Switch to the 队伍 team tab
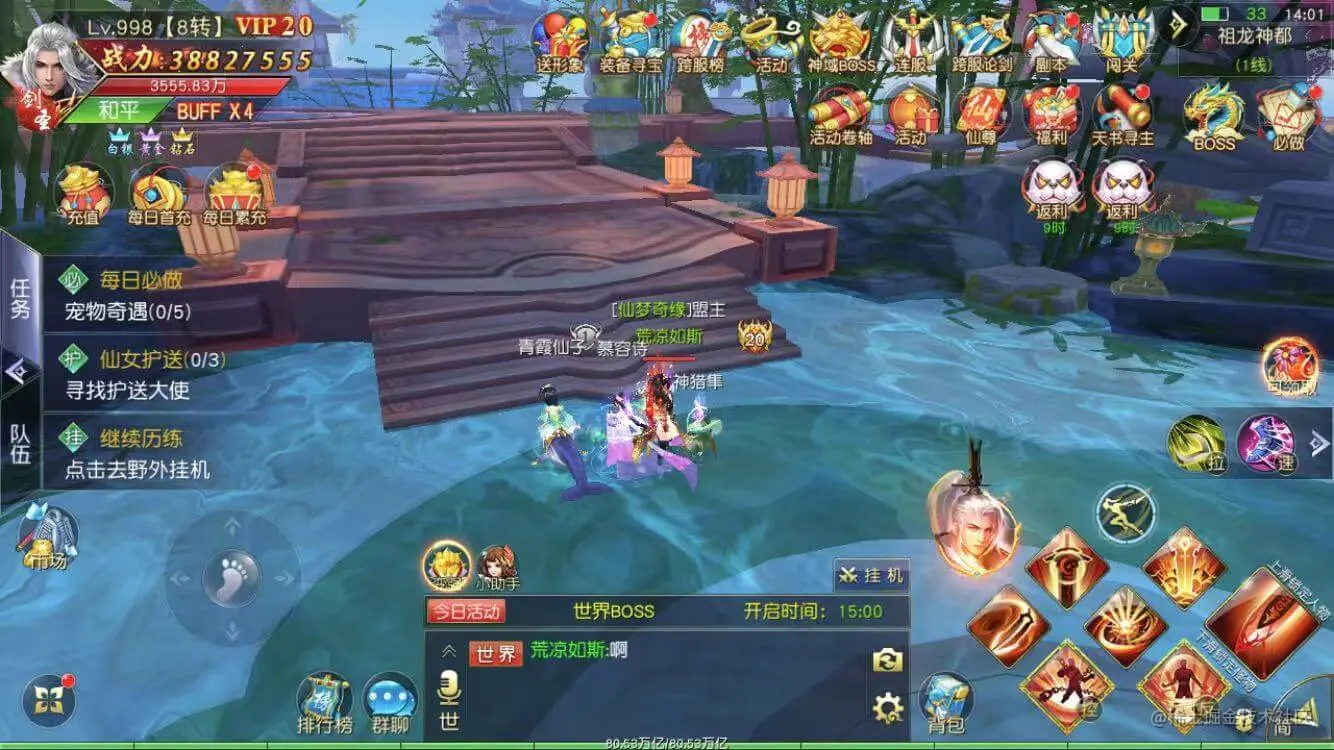 click(x=20, y=443)
